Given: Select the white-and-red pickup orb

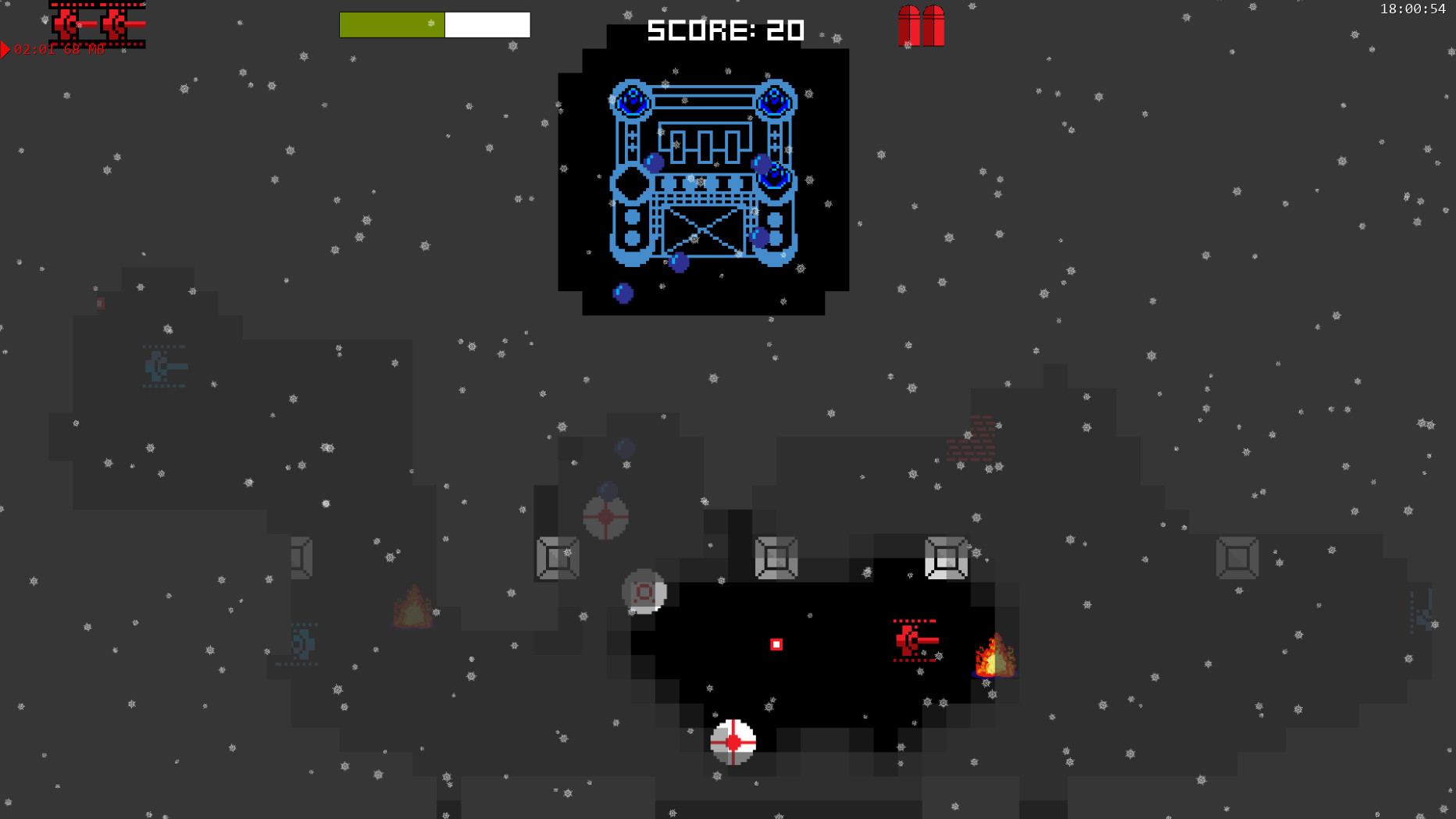Looking at the screenshot, I should coord(733,742).
